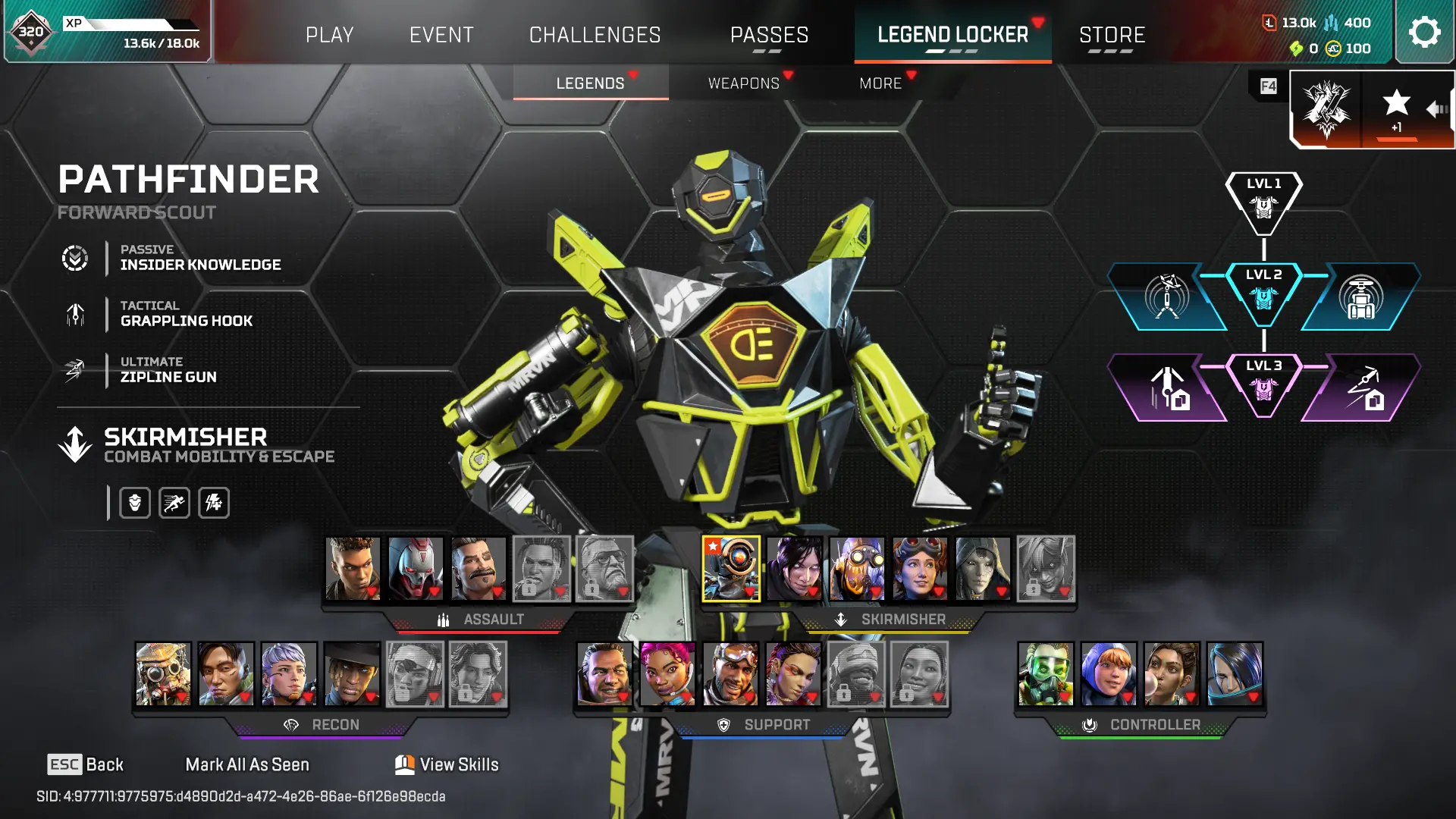The image size is (1456, 819).
Task: Open the MORE dropdown
Action: coord(882,83)
